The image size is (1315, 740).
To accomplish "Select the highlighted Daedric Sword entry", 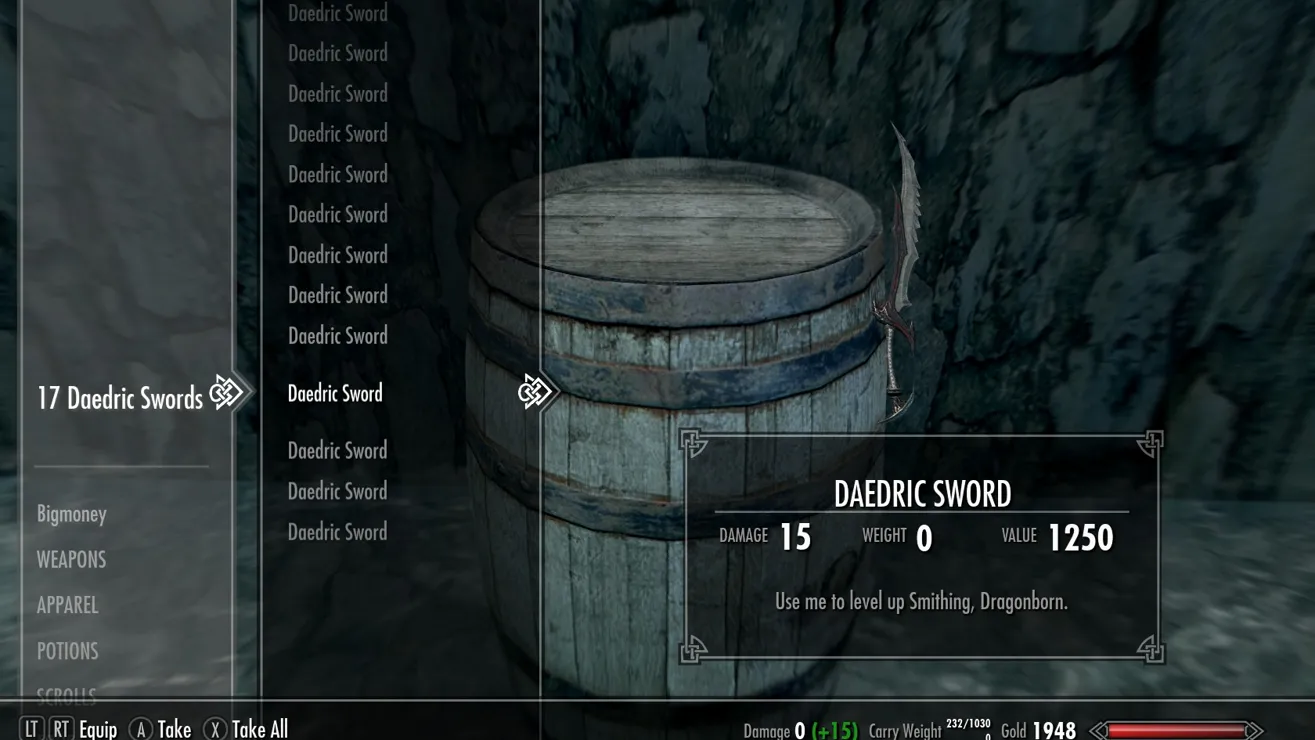I will (335, 394).
